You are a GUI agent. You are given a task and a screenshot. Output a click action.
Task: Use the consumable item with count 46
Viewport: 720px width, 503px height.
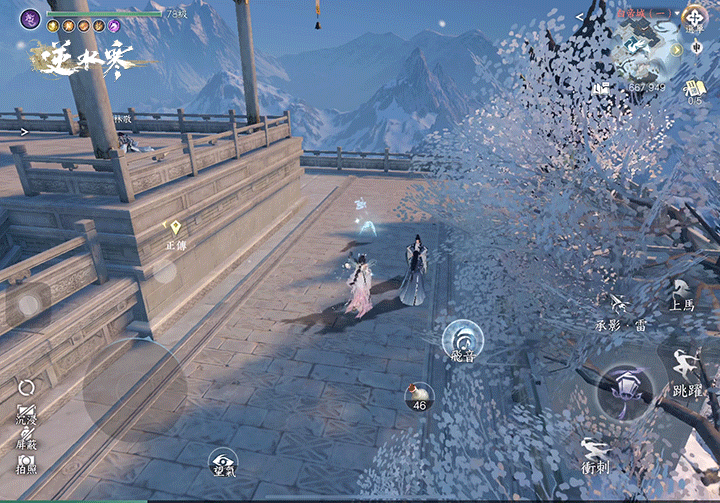(419, 397)
